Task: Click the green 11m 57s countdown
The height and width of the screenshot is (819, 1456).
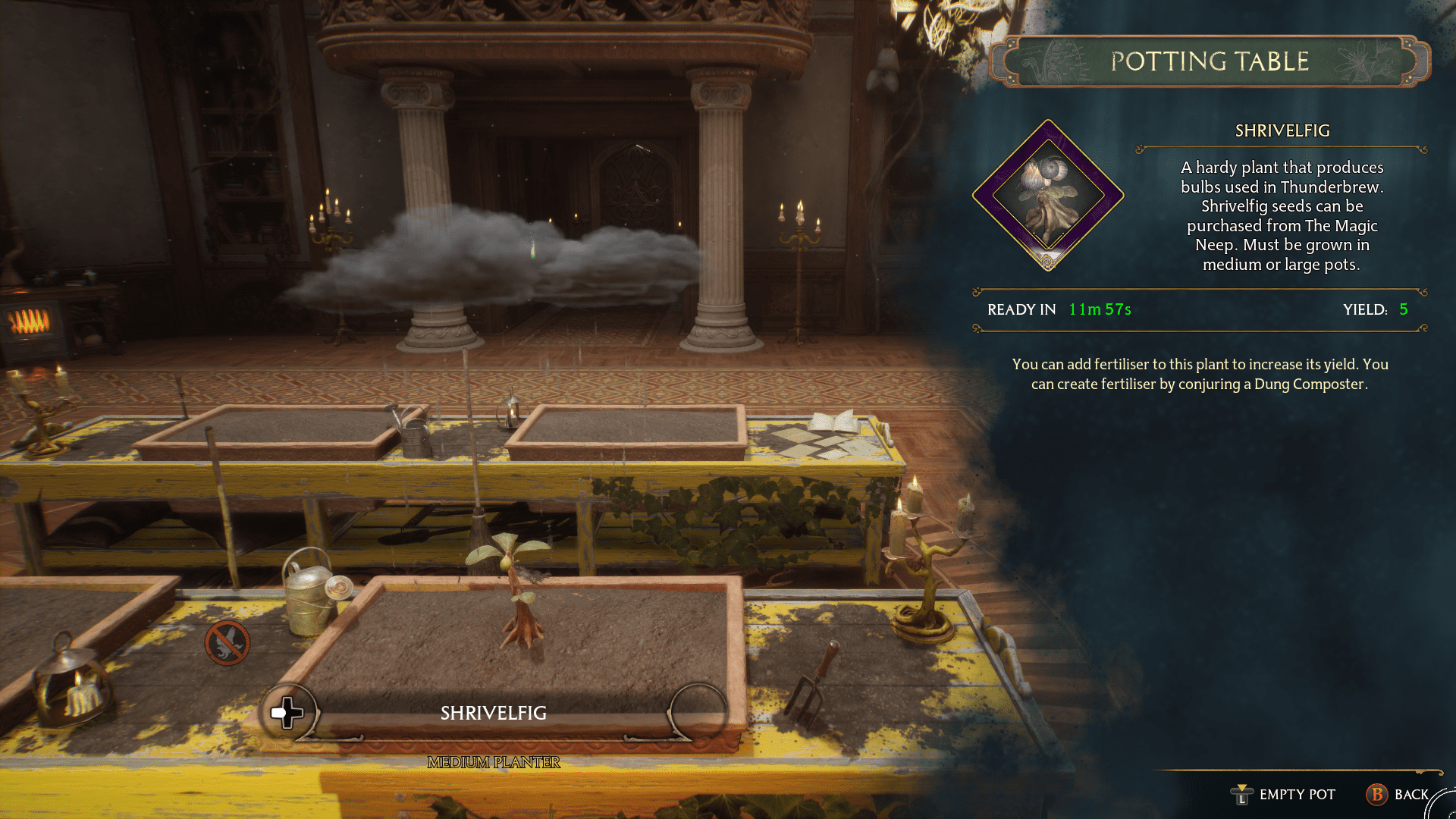Action: point(1098,309)
